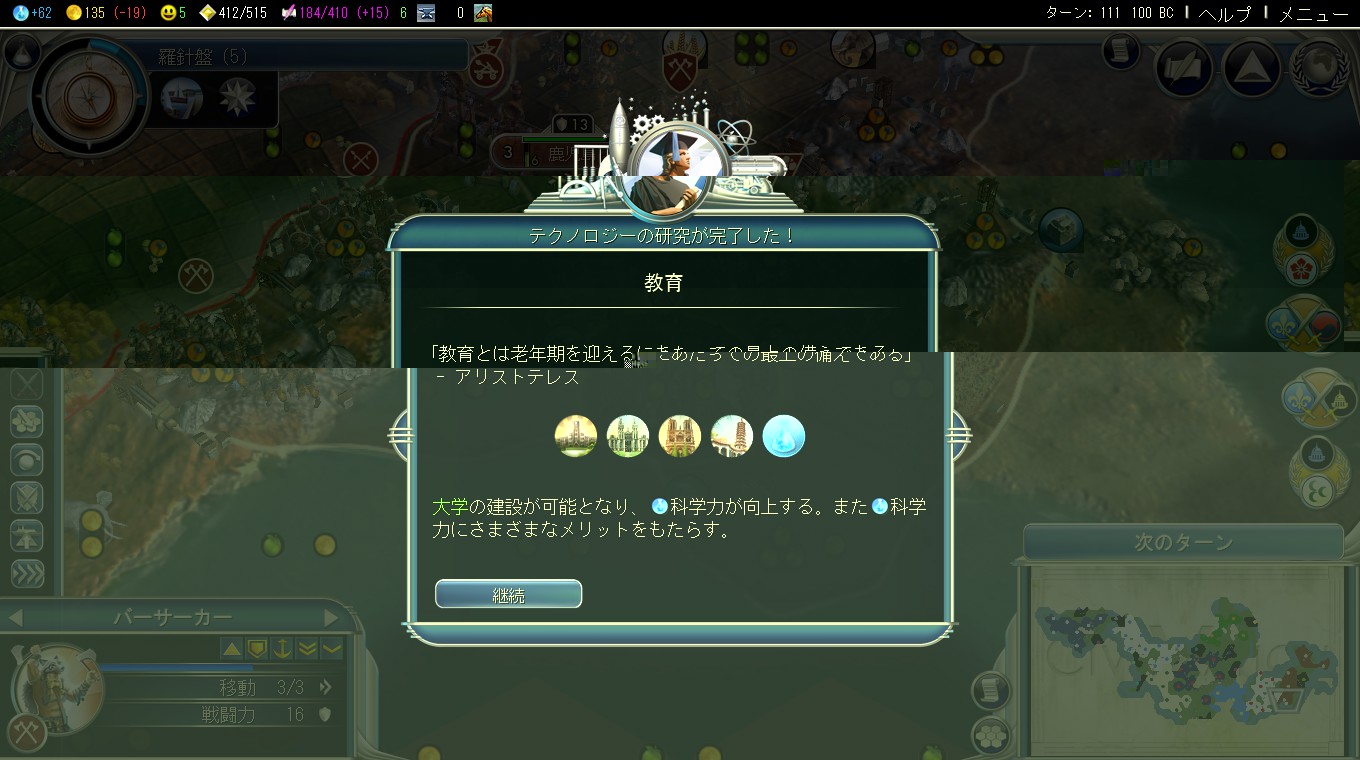Toggle the fortify shield icon in unit panel
The width and height of the screenshot is (1360, 760).
(x=257, y=649)
